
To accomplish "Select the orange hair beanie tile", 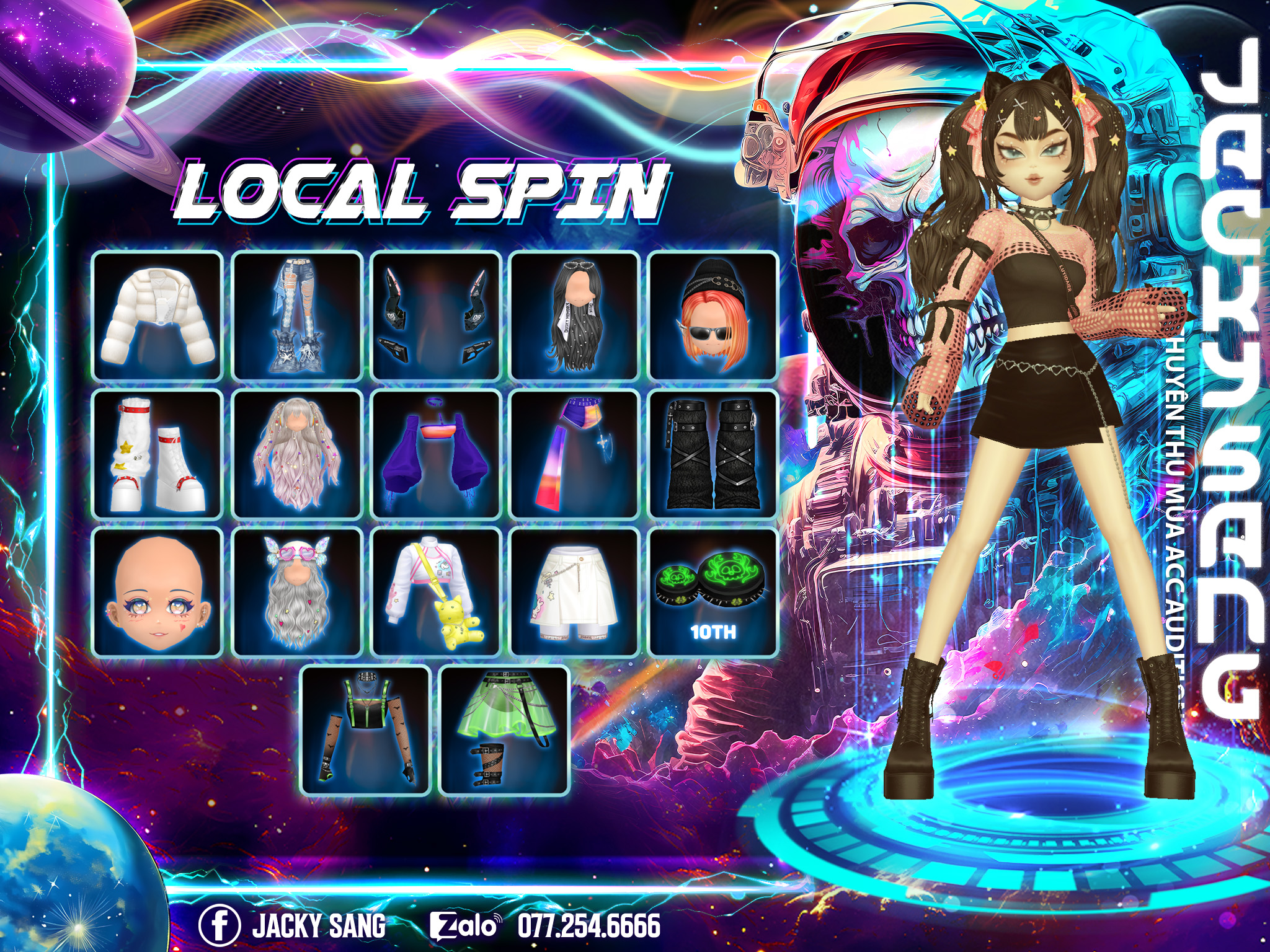I will (x=713, y=316).
